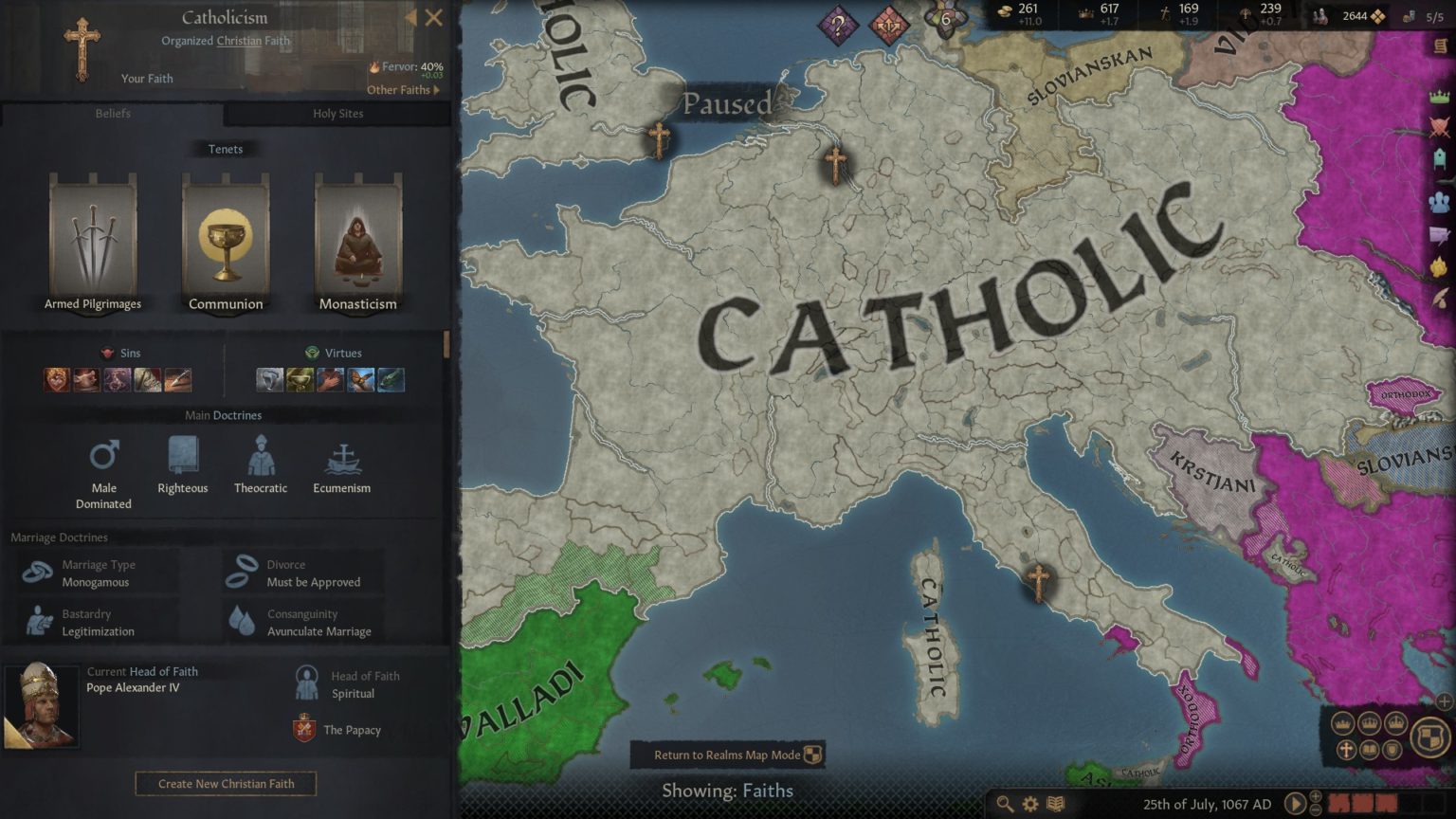View the Monasticism tenet icon
Image resolution: width=1456 pixels, height=819 pixels.
(357, 237)
